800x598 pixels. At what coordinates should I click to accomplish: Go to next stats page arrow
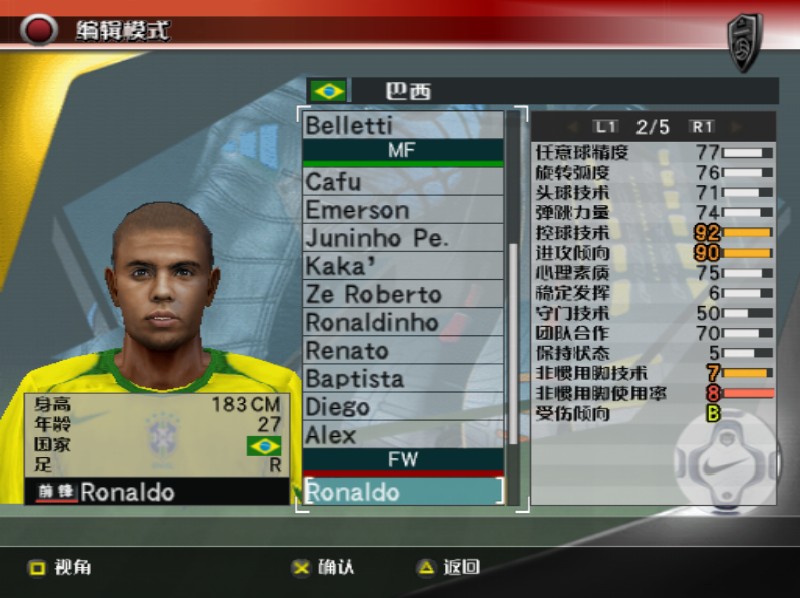click(x=736, y=127)
